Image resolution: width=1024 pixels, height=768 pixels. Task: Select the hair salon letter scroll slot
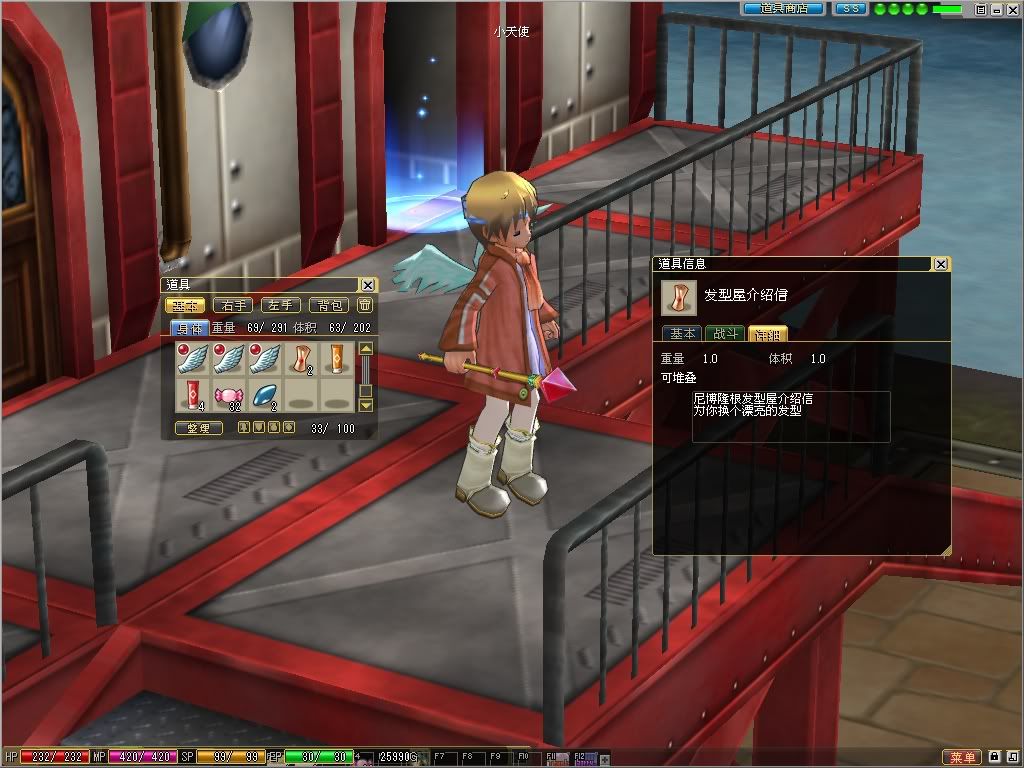tap(301, 358)
